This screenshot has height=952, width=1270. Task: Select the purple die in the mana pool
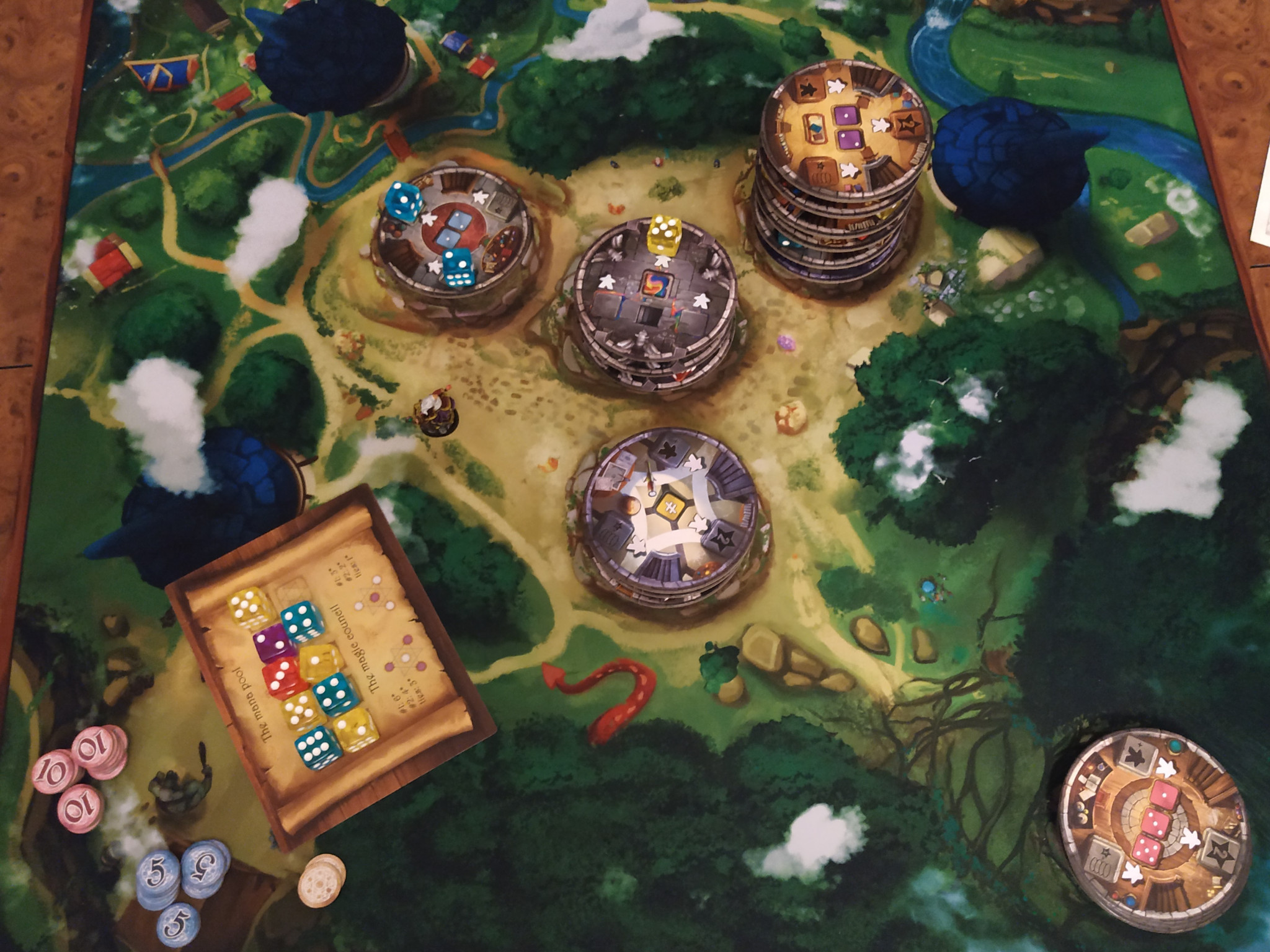(273, 643)
